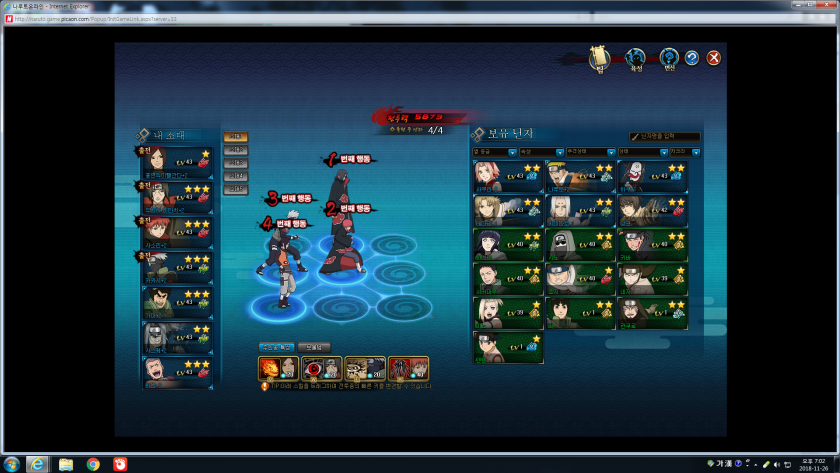Open the scroll icon tab at top
The height and width of the screenshot is (473, 840).
(599, 58)
